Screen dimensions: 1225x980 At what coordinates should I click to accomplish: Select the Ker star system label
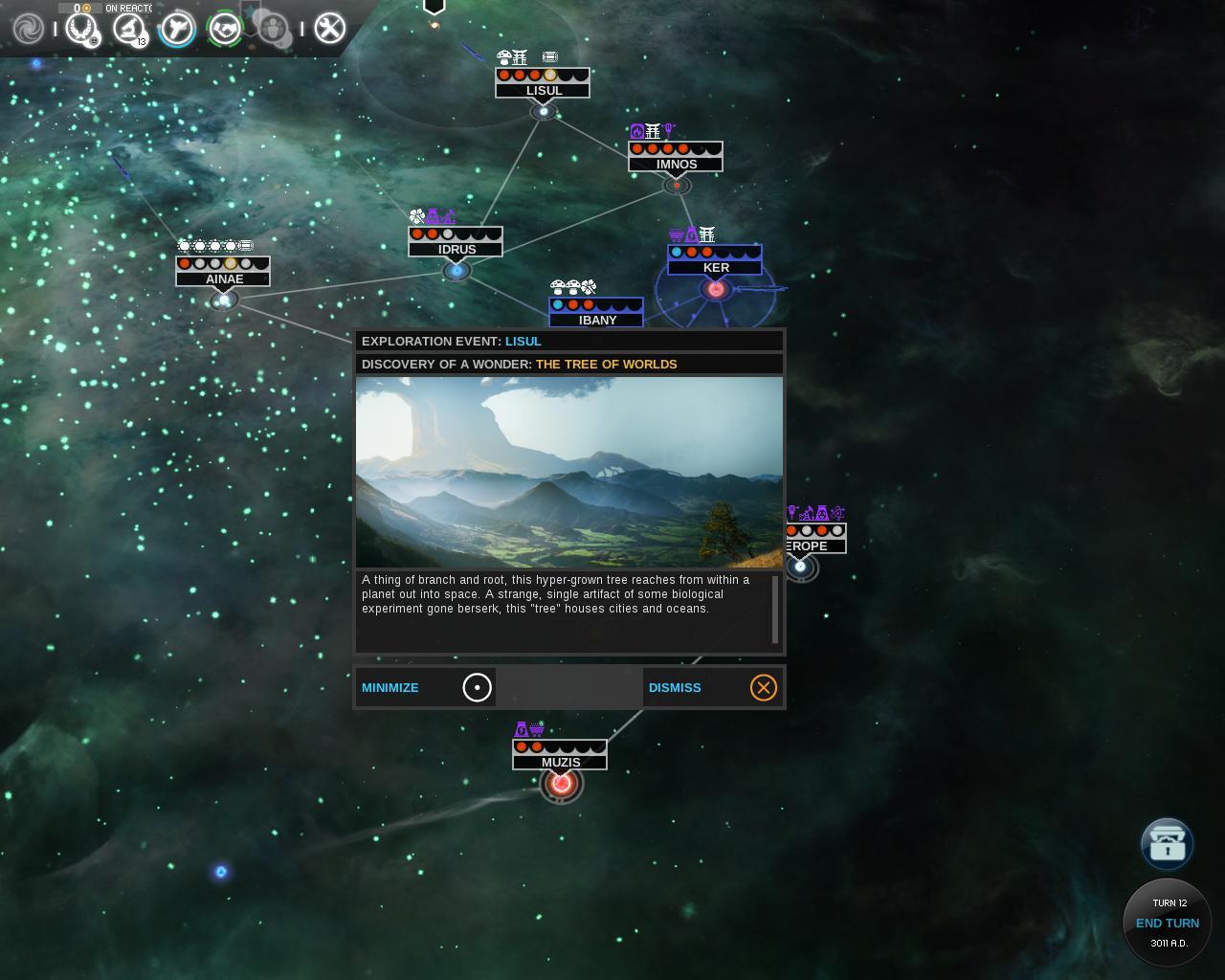coord(715,268)
